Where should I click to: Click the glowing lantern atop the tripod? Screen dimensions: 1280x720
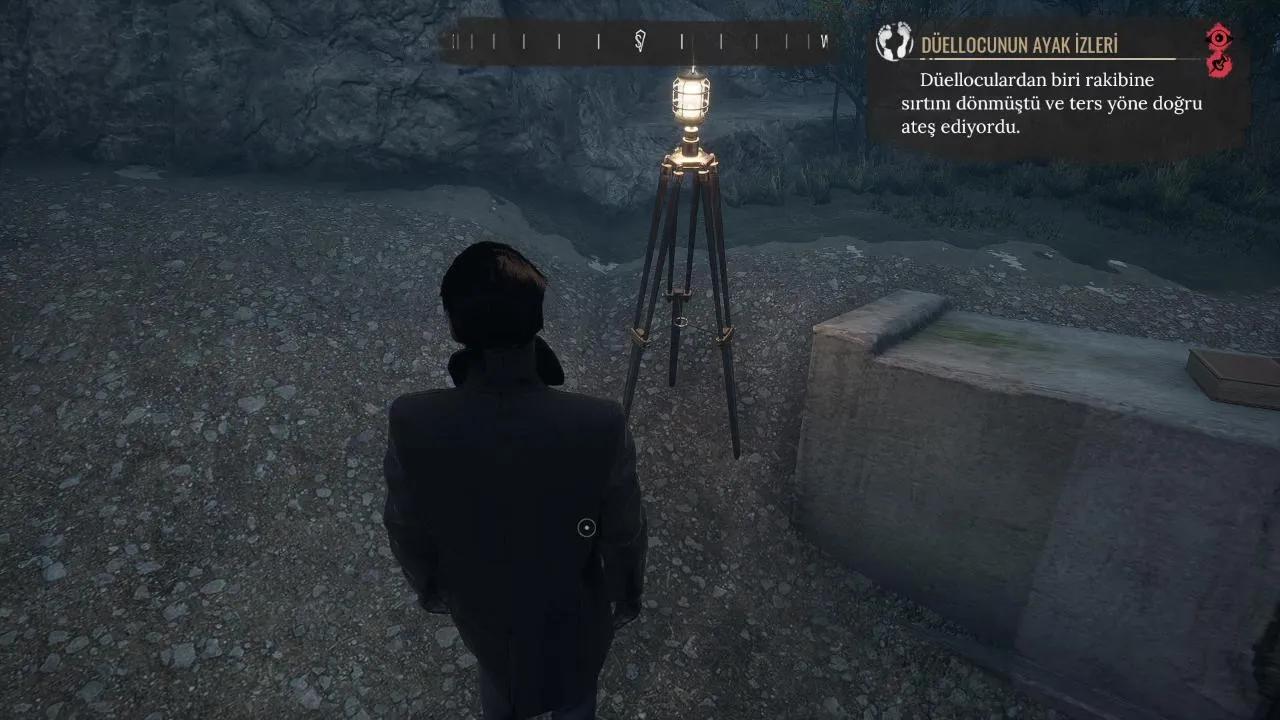click(x=690, y=97)
